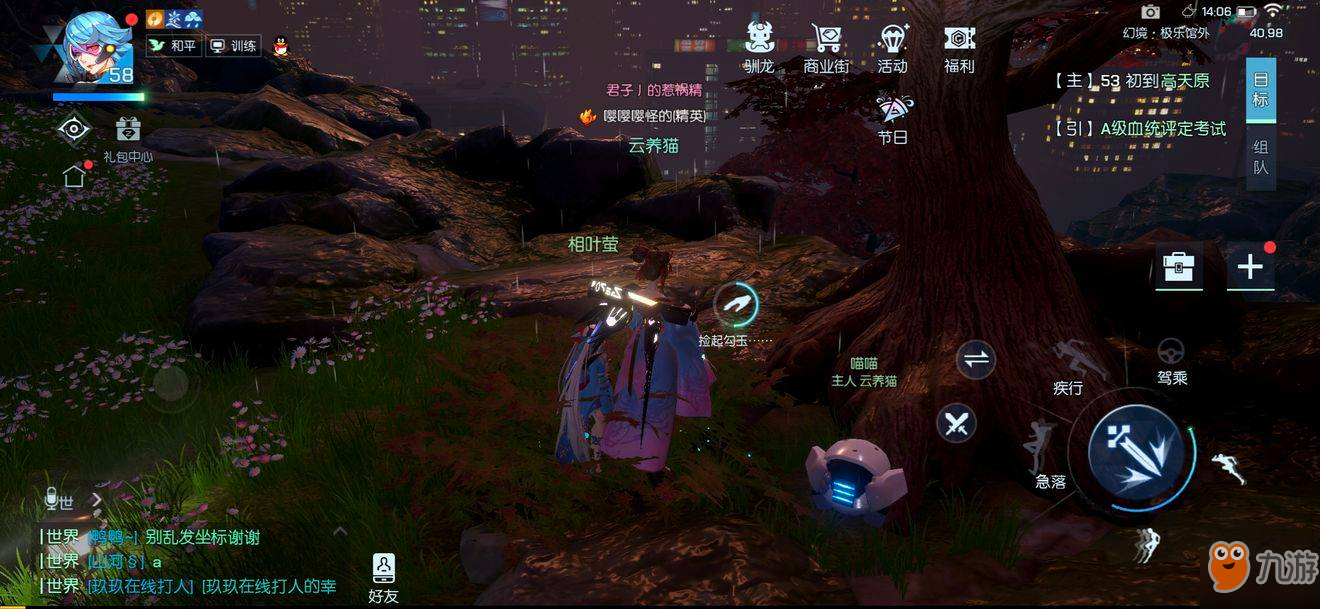The image size is (1320, 609).
Task: Pick up the 勾玉 item
Action: coord(736,303)
